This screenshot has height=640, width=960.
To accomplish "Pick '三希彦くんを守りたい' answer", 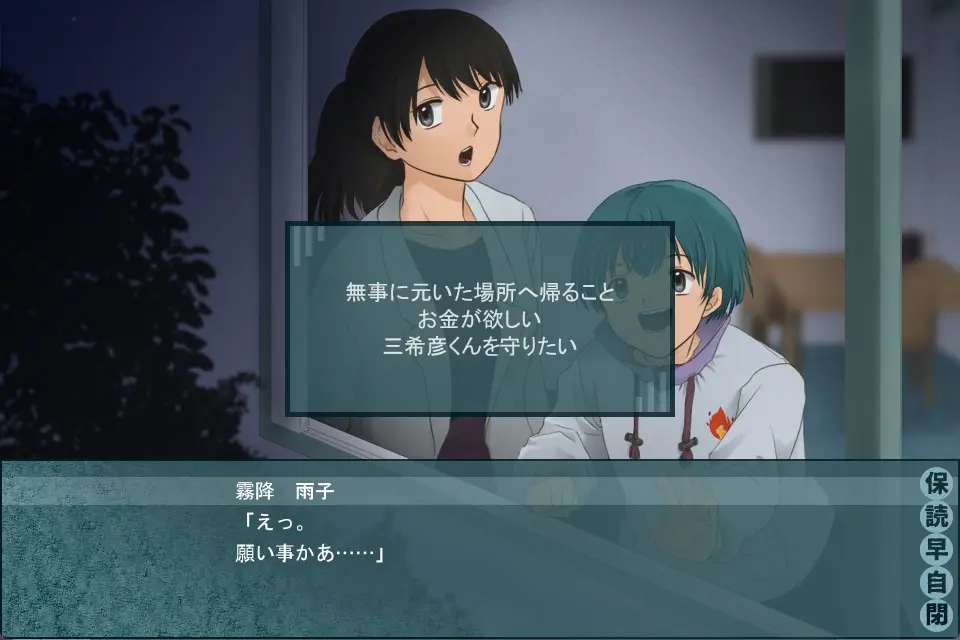I will (480, 346).
